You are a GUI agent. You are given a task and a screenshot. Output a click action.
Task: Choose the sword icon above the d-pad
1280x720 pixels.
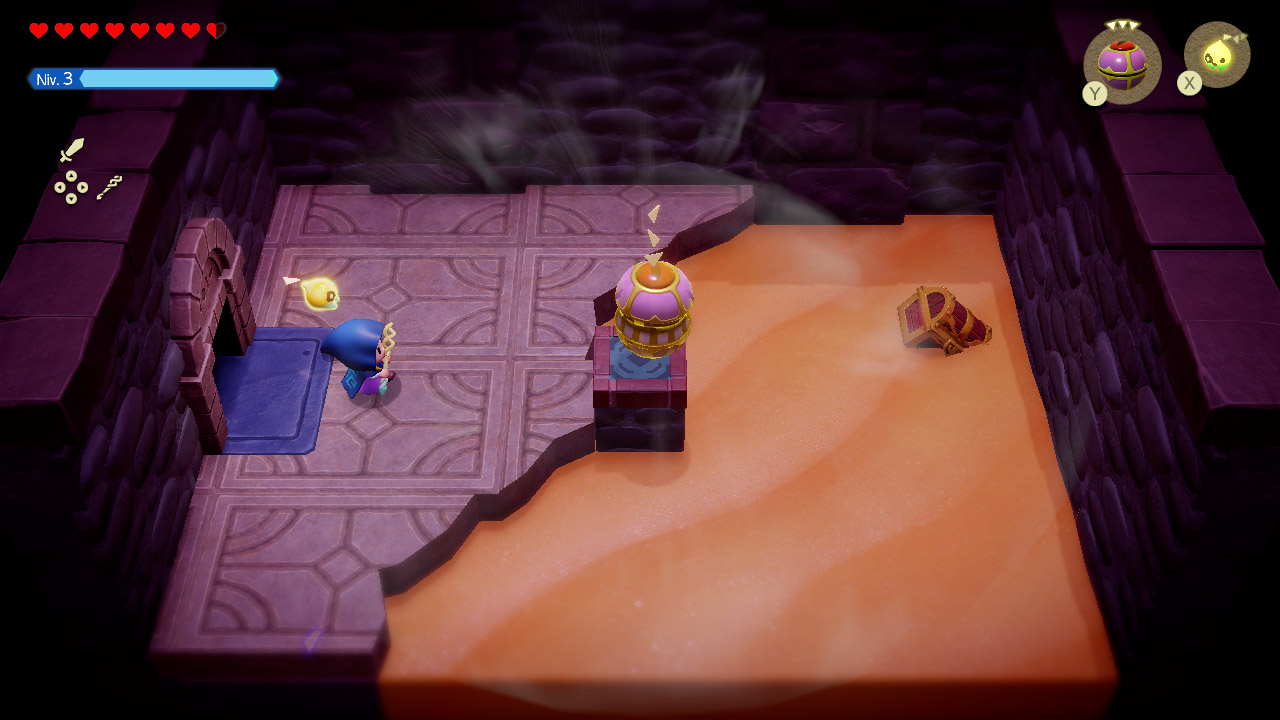point(71,150)
